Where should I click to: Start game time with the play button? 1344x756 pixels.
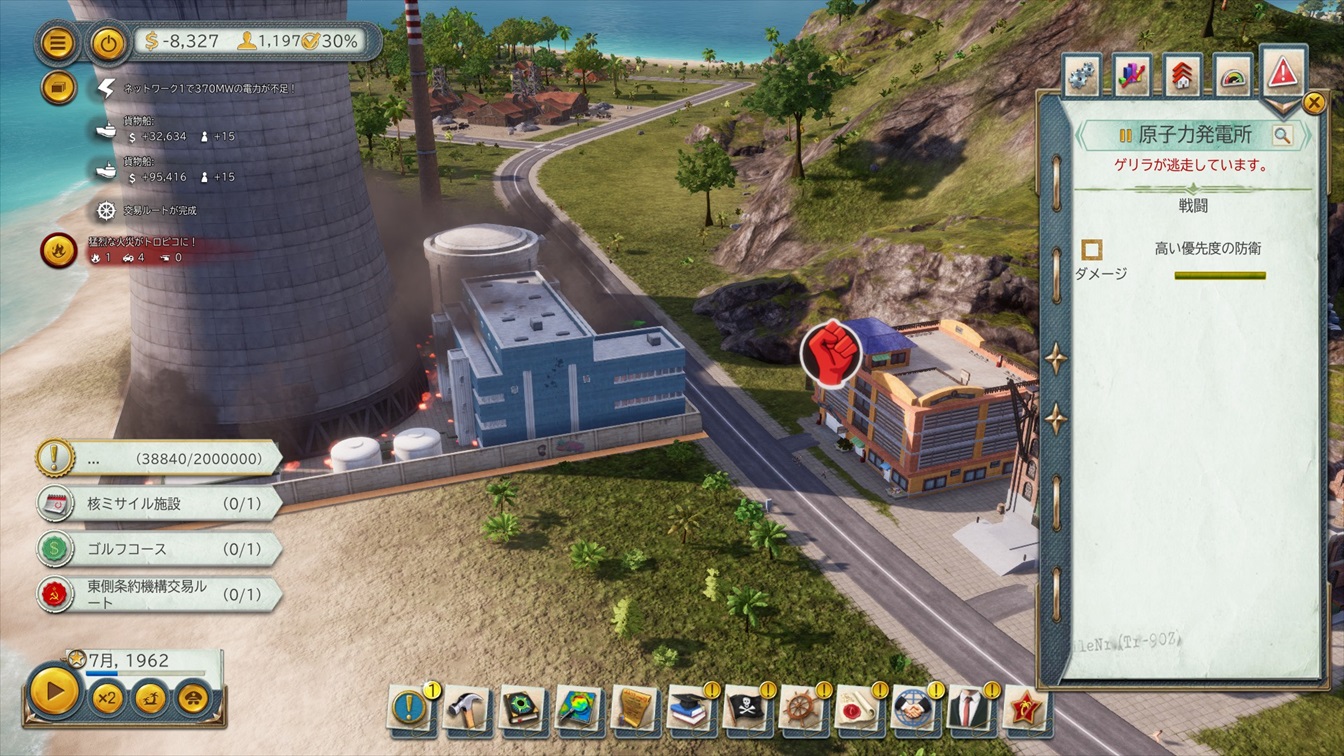pyautogui.click(x=54, y=690)
